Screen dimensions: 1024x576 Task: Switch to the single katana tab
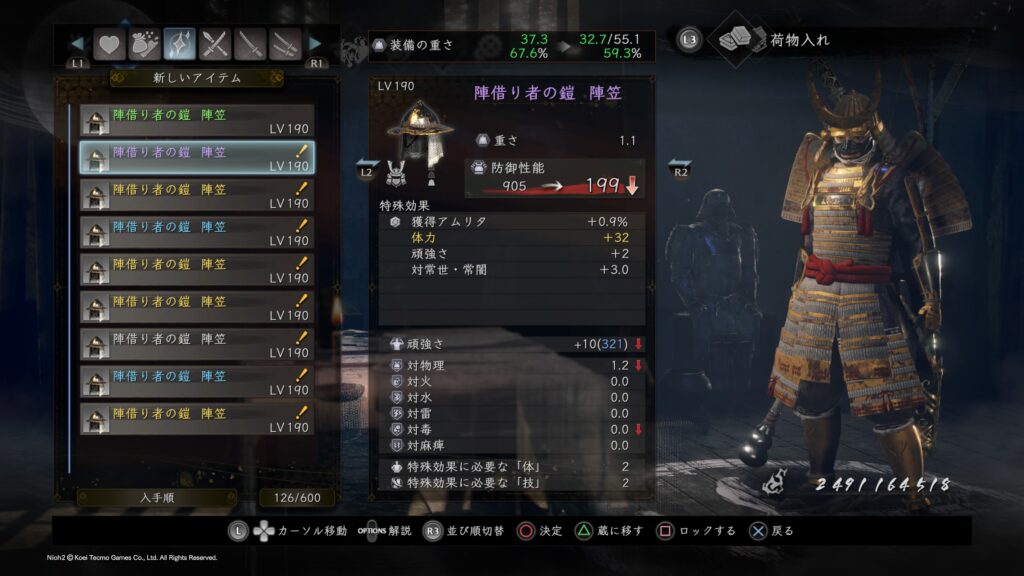pyautogui.click(x=251, y=44)
